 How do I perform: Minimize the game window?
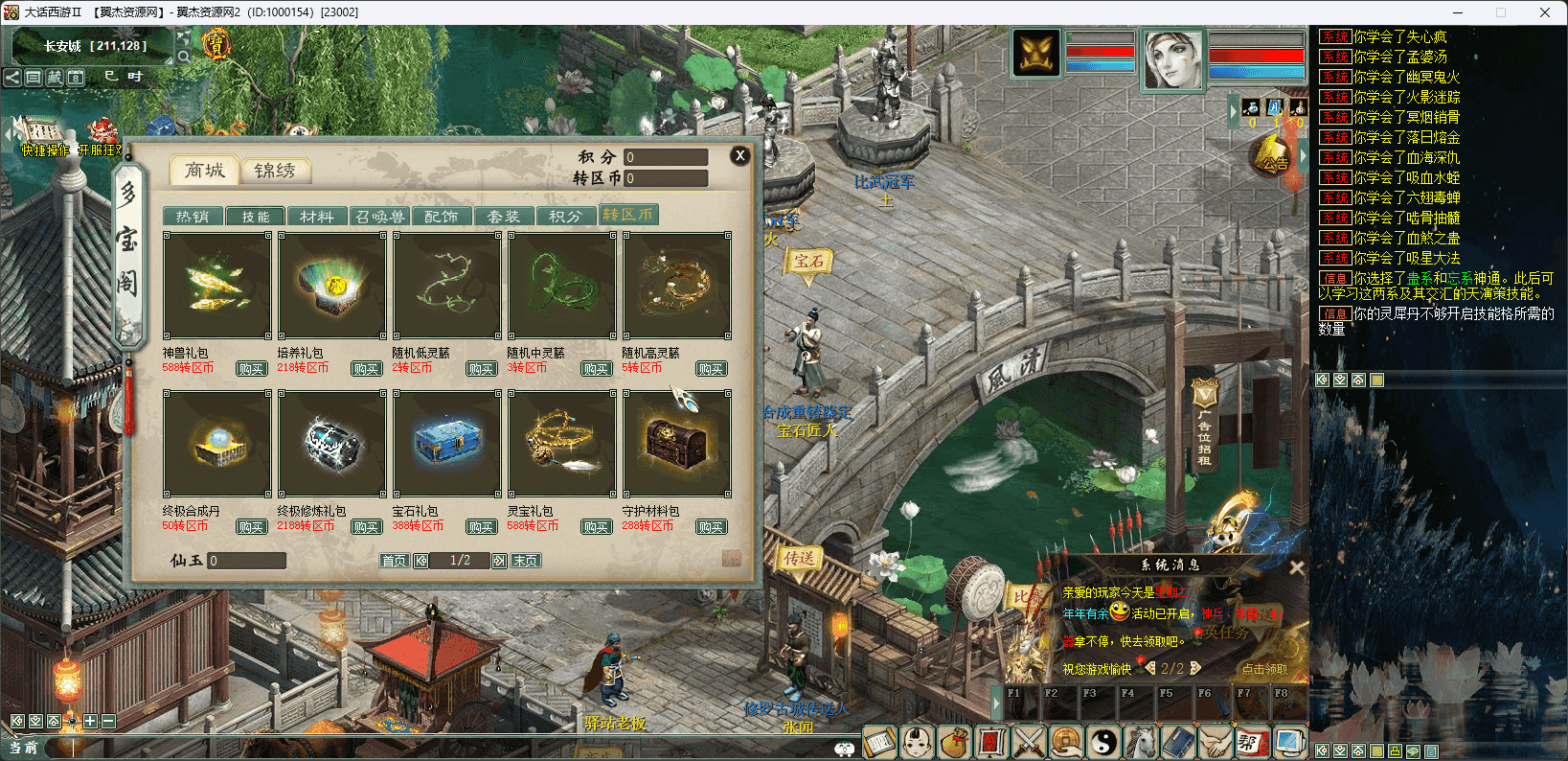pyautogui.click(x=1458, y=12)
